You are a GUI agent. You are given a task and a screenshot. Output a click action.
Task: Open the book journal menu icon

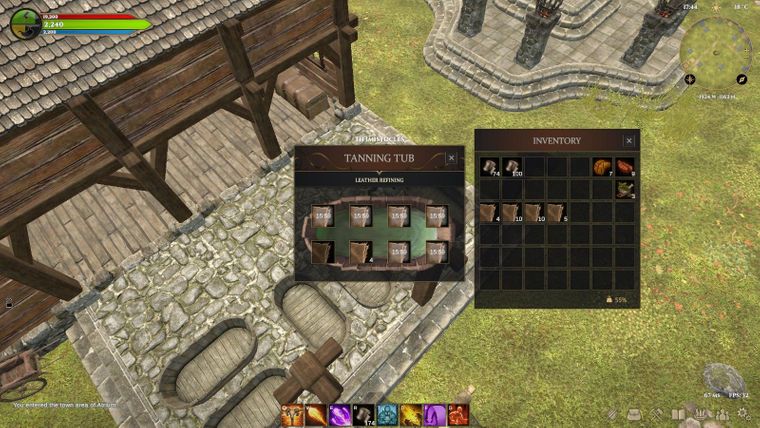coord(678,414)
